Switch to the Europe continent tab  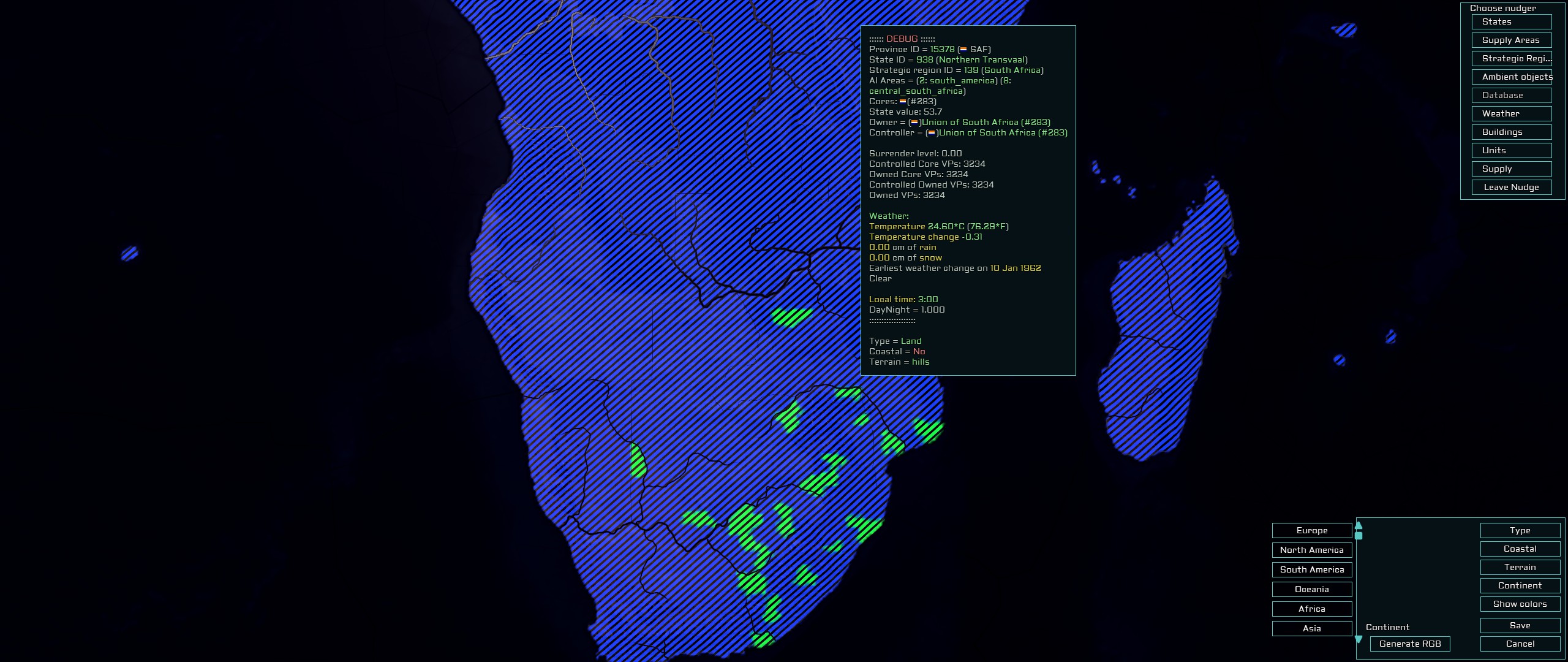1311,530
